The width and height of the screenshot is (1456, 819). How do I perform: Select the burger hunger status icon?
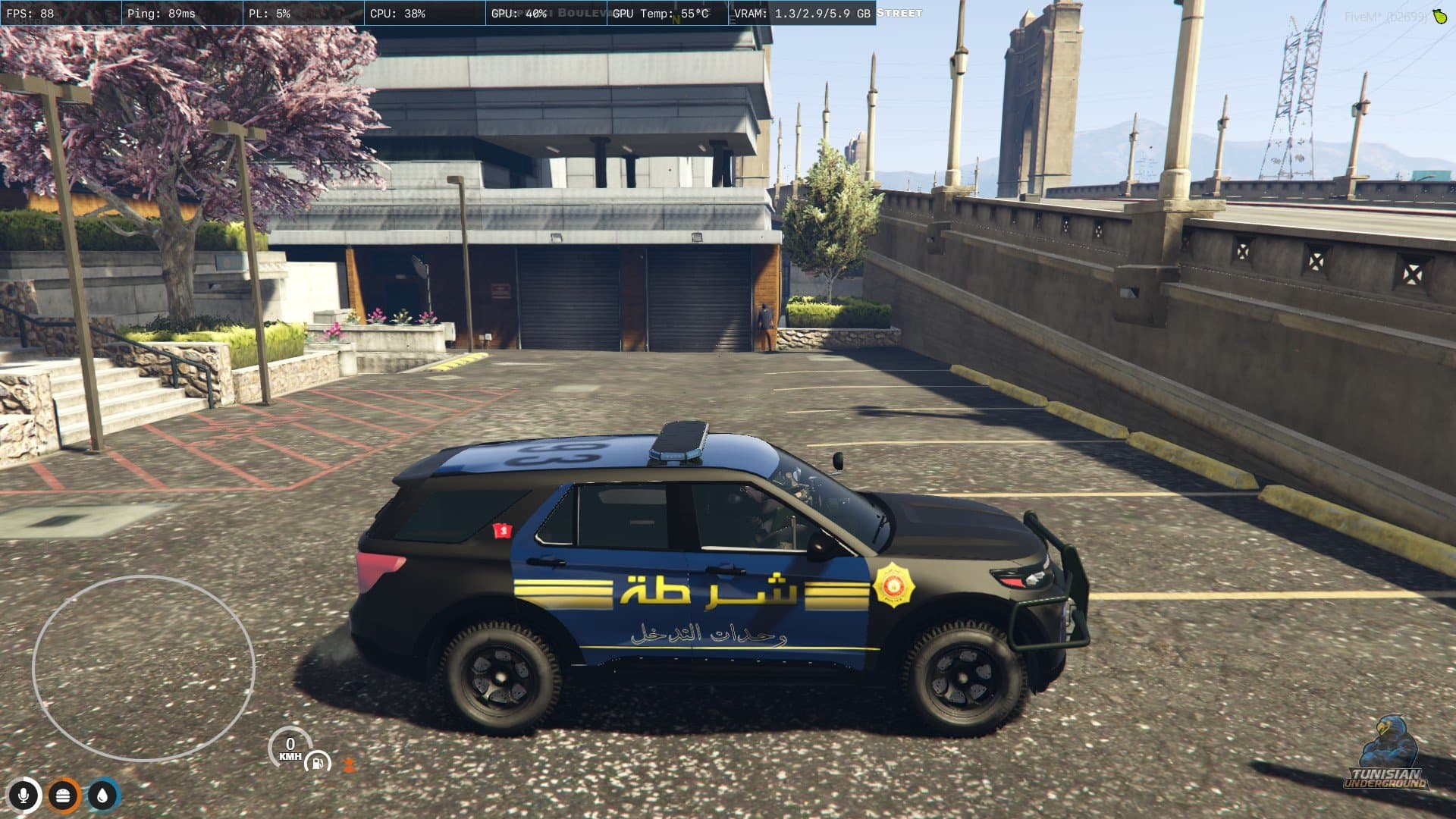click(64, 795)
